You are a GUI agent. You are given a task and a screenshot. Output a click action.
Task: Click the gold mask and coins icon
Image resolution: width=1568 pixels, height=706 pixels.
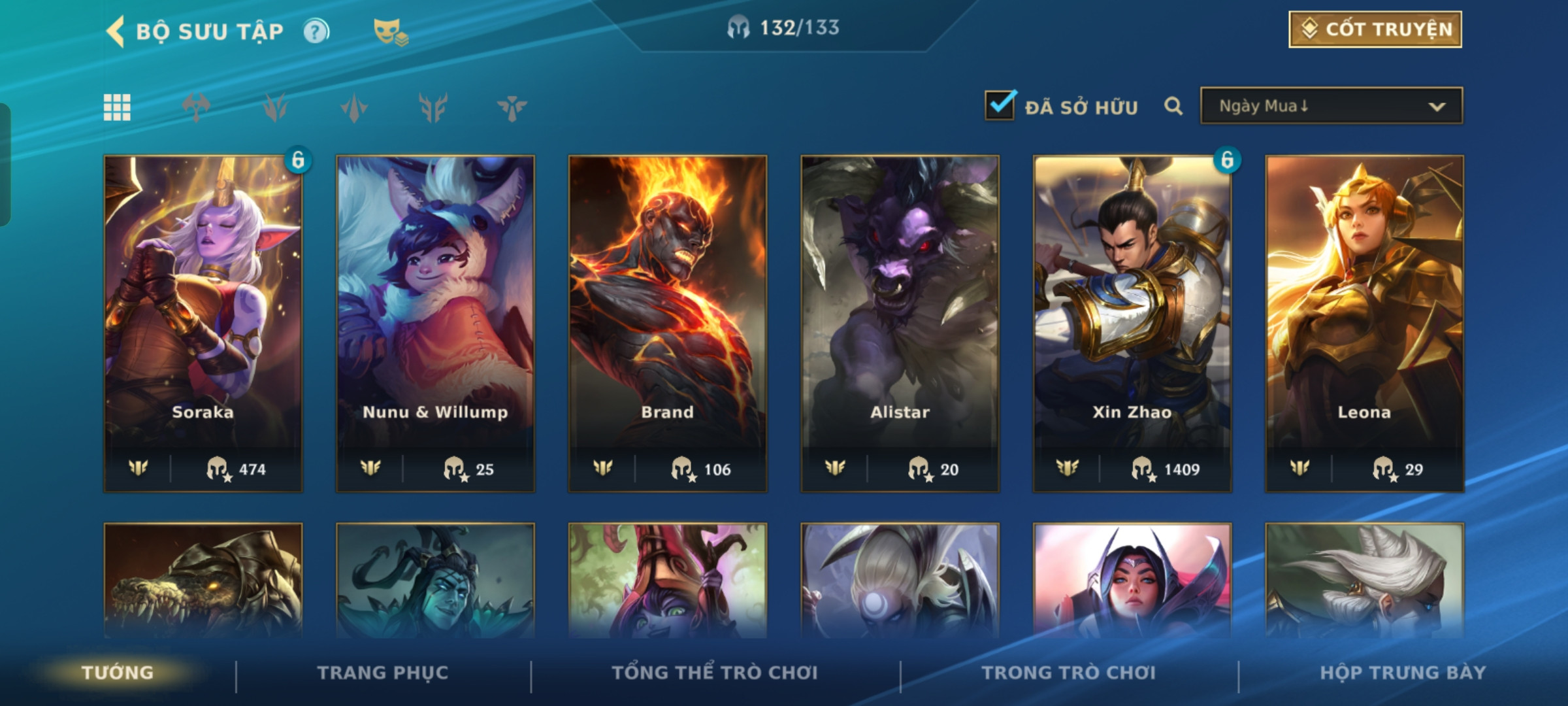391,31
